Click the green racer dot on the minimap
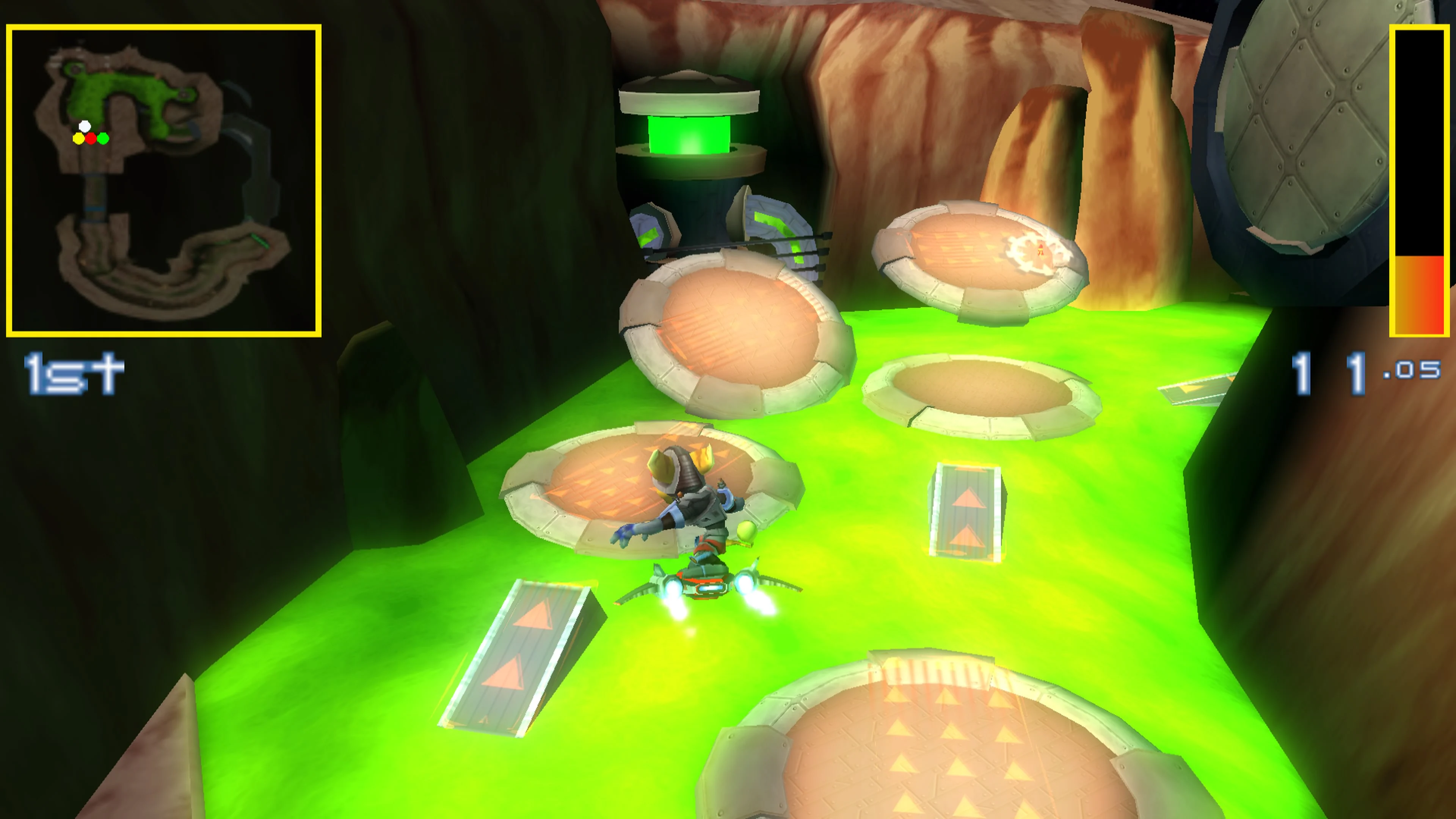The width and height of the screenshot is (1456, 819). tap(104, 139)
